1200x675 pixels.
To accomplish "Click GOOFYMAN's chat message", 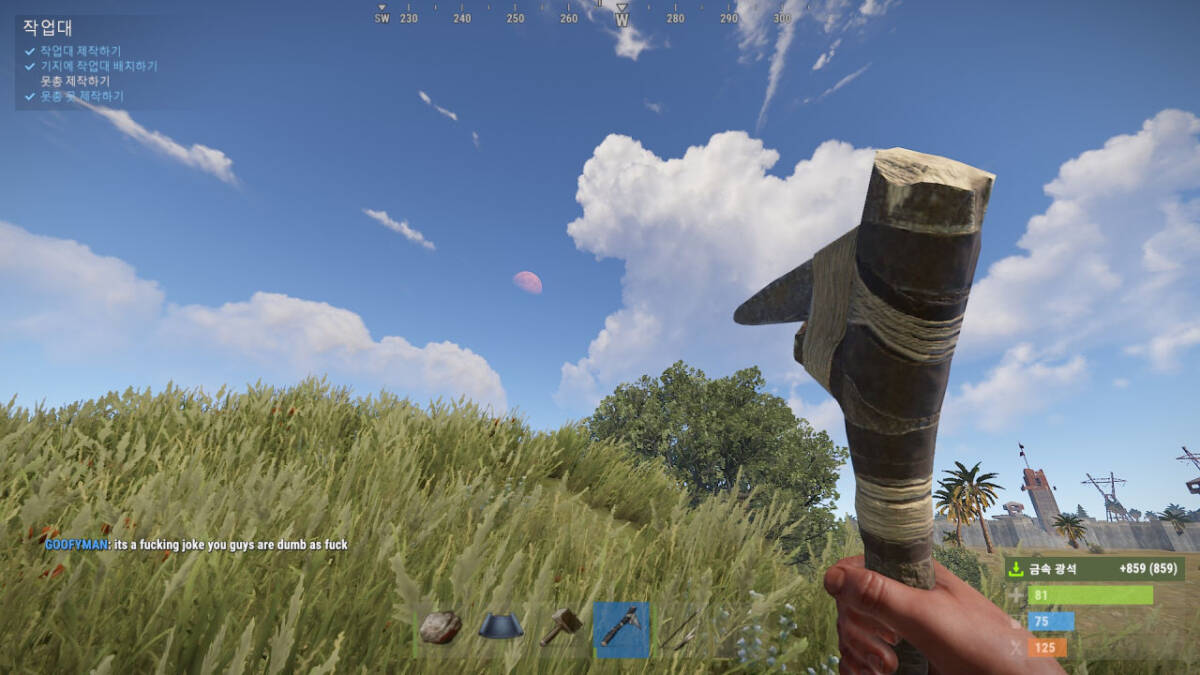I will pyautogui.click(x=196, y=545).
